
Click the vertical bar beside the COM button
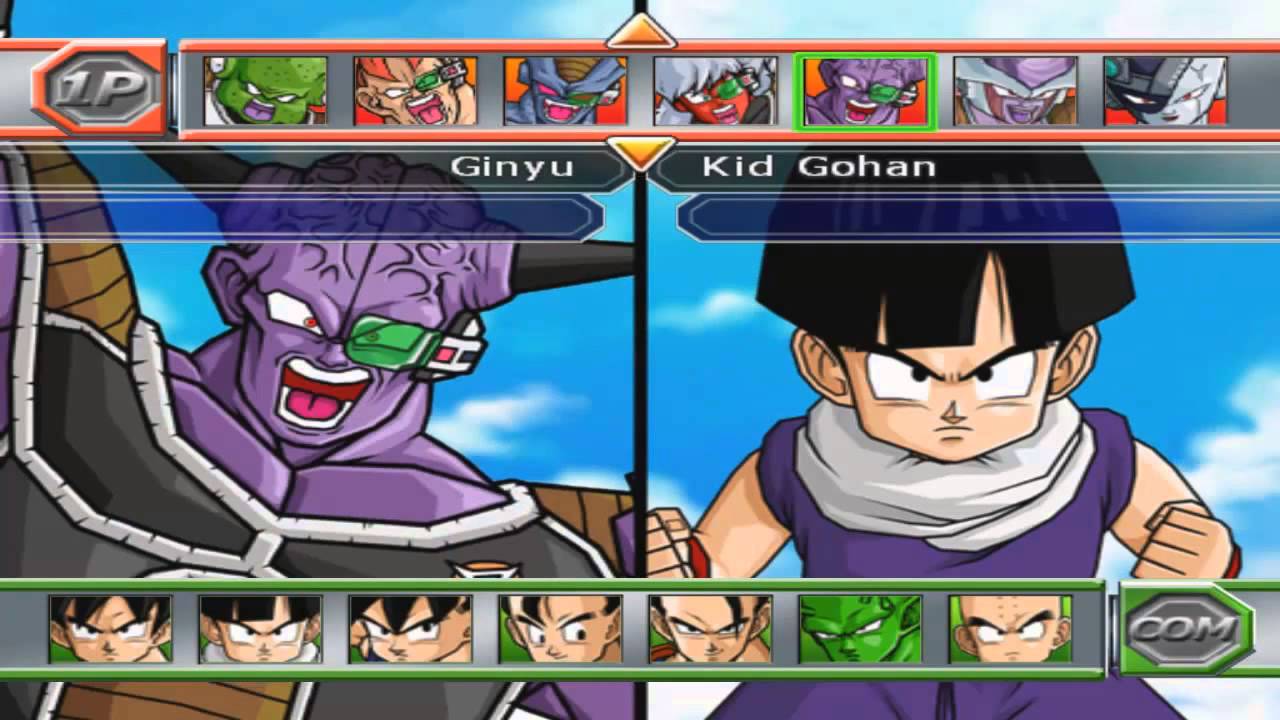pyautogui.click(x=1112, y=630)
